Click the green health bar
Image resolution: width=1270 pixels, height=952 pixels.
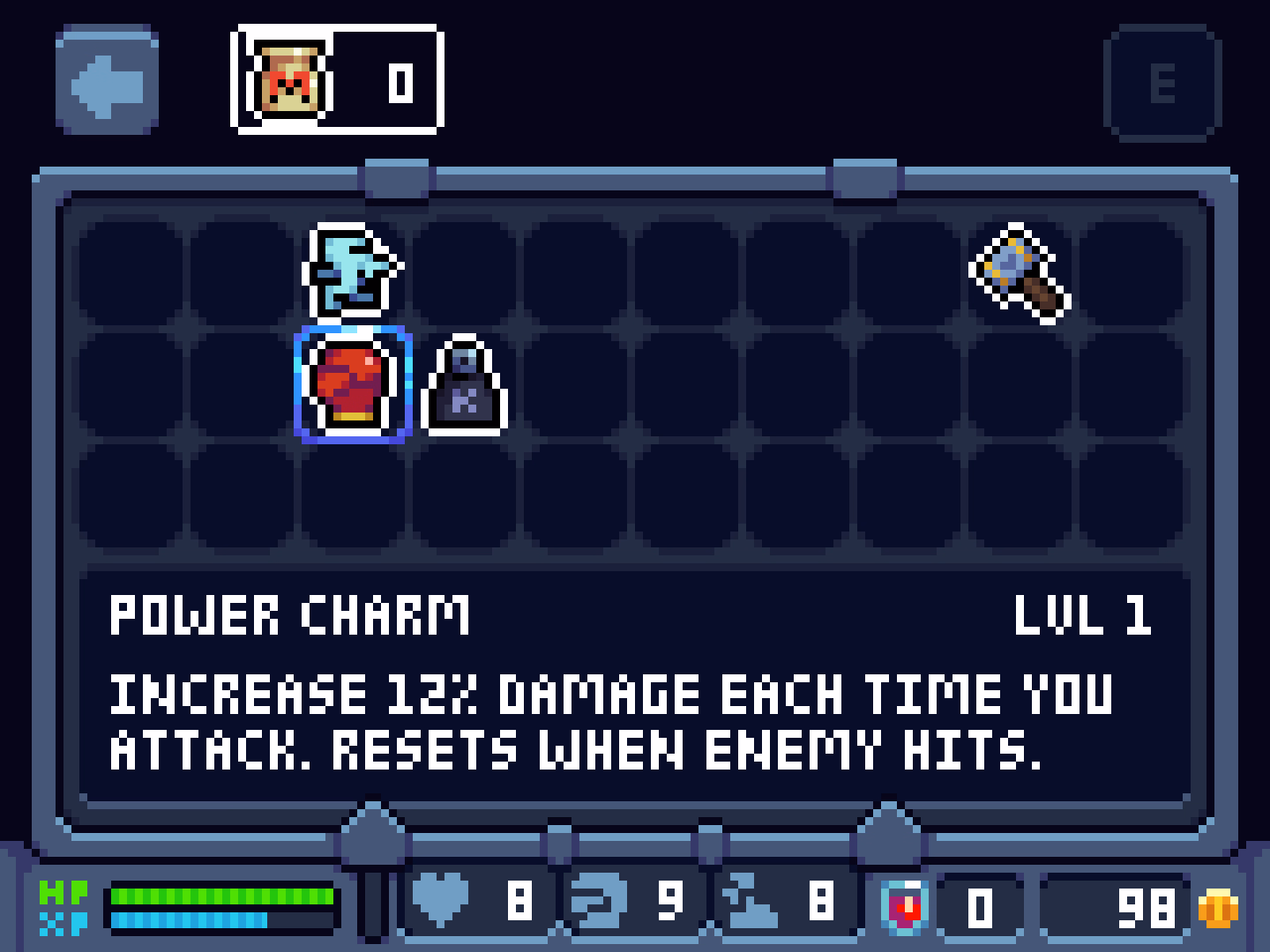click(220, 894)
